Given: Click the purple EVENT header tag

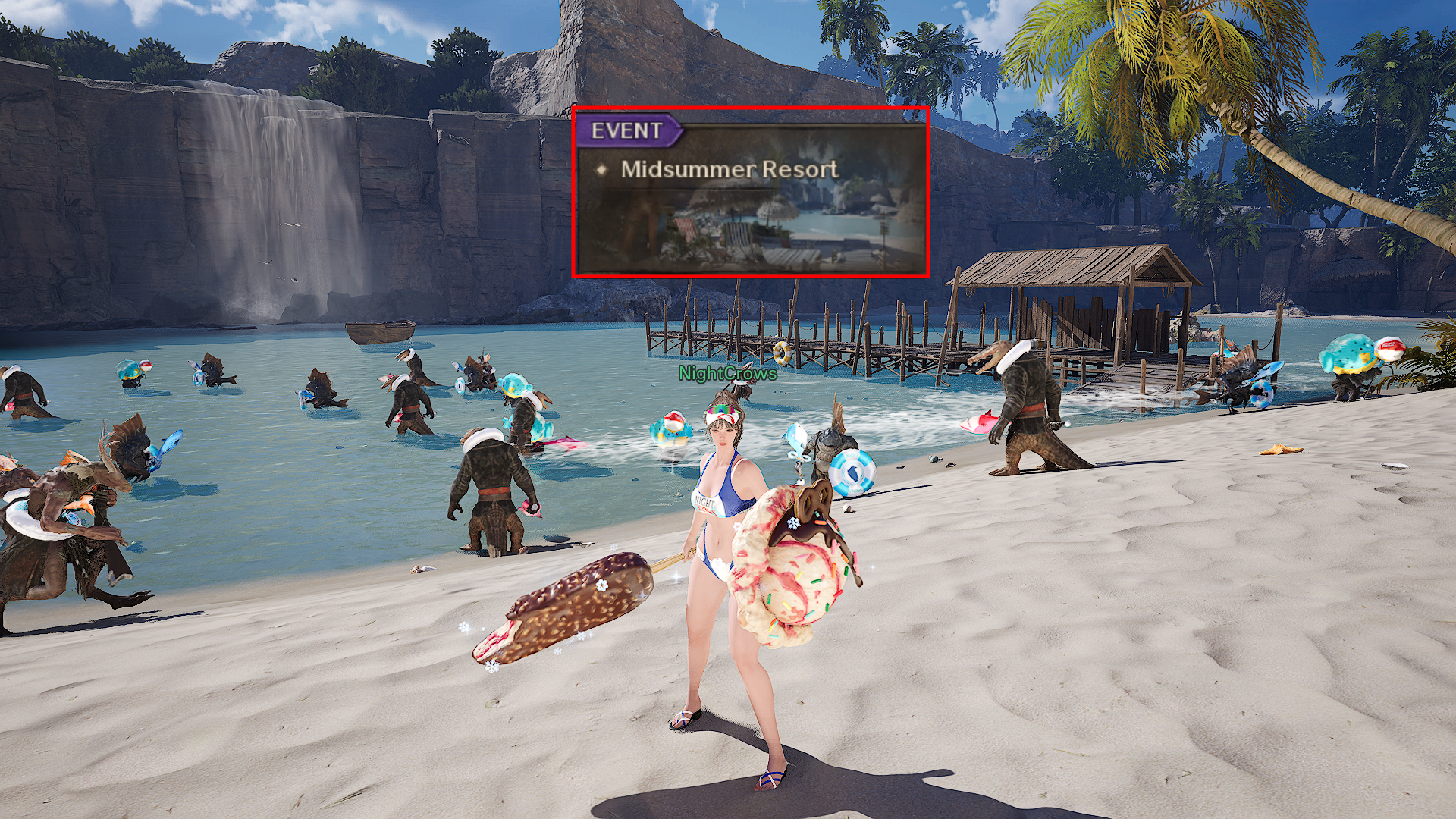Looking at the screenshot, I should (x=627, y=130).
